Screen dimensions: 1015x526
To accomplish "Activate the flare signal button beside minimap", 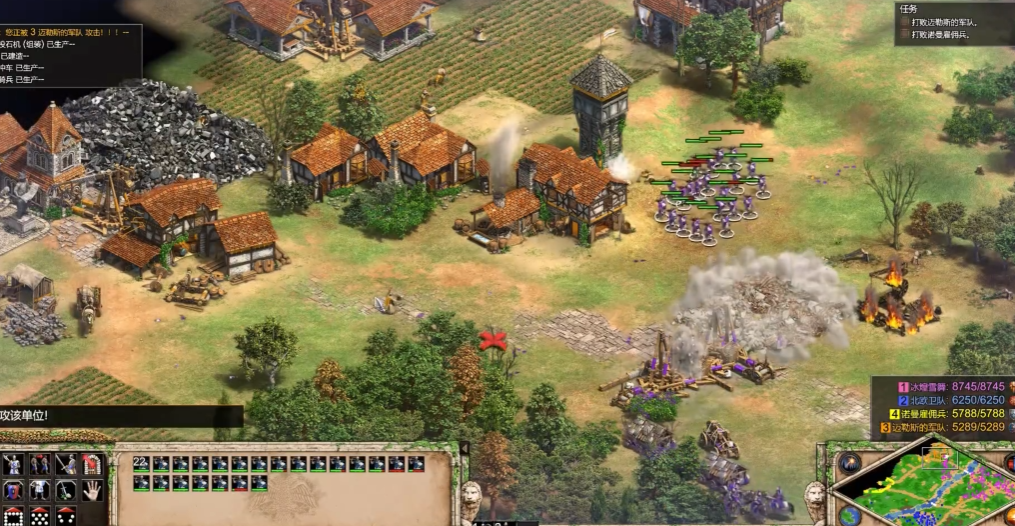I will pyautogui.click(x=850, y=463).
